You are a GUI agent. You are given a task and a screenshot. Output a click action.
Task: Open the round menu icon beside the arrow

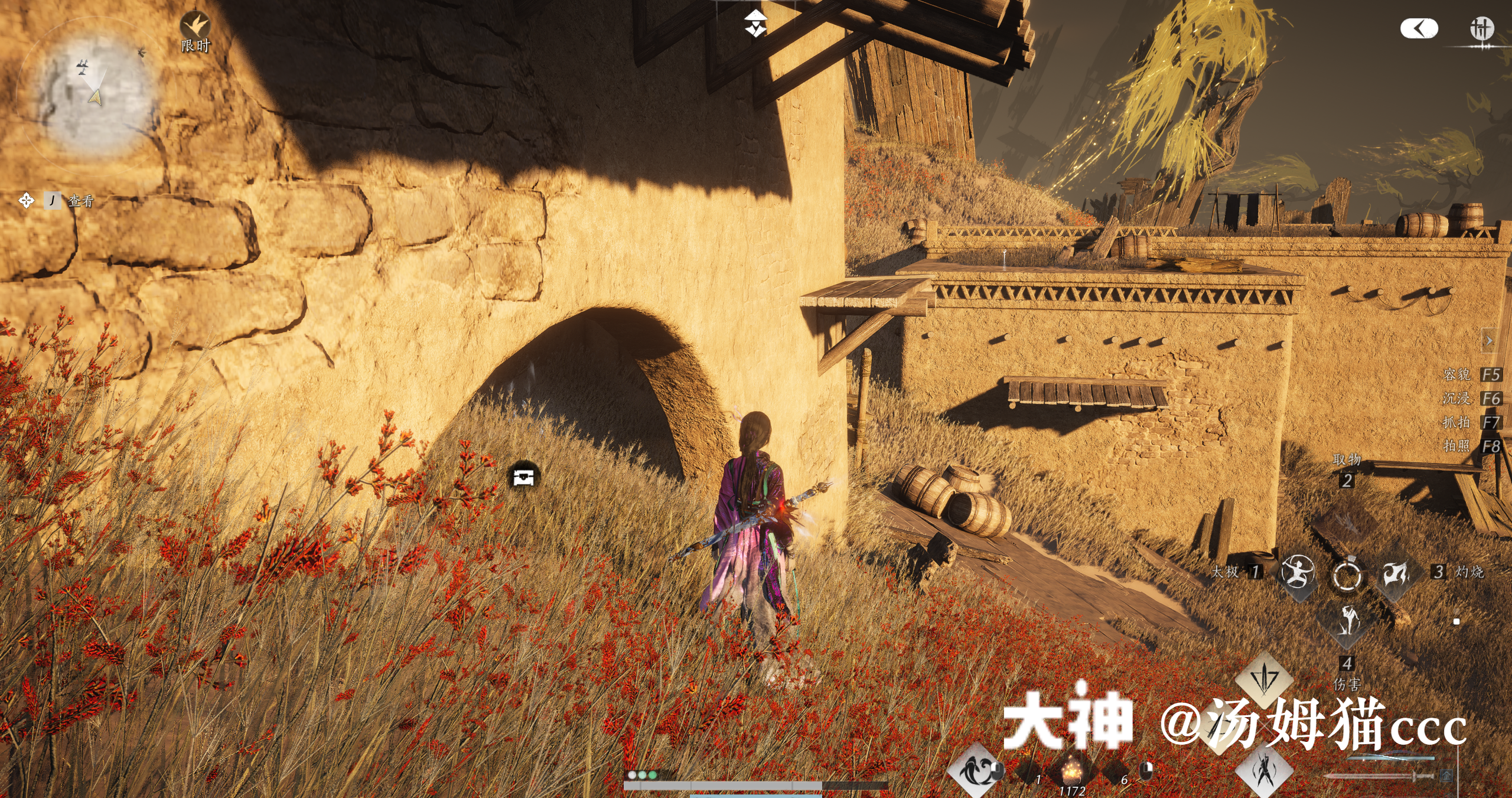tap(1481, 28)
